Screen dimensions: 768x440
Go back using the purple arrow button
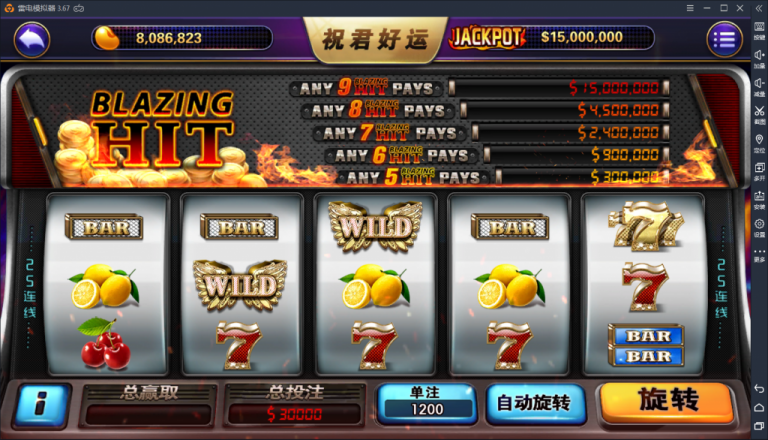(33, 39)
